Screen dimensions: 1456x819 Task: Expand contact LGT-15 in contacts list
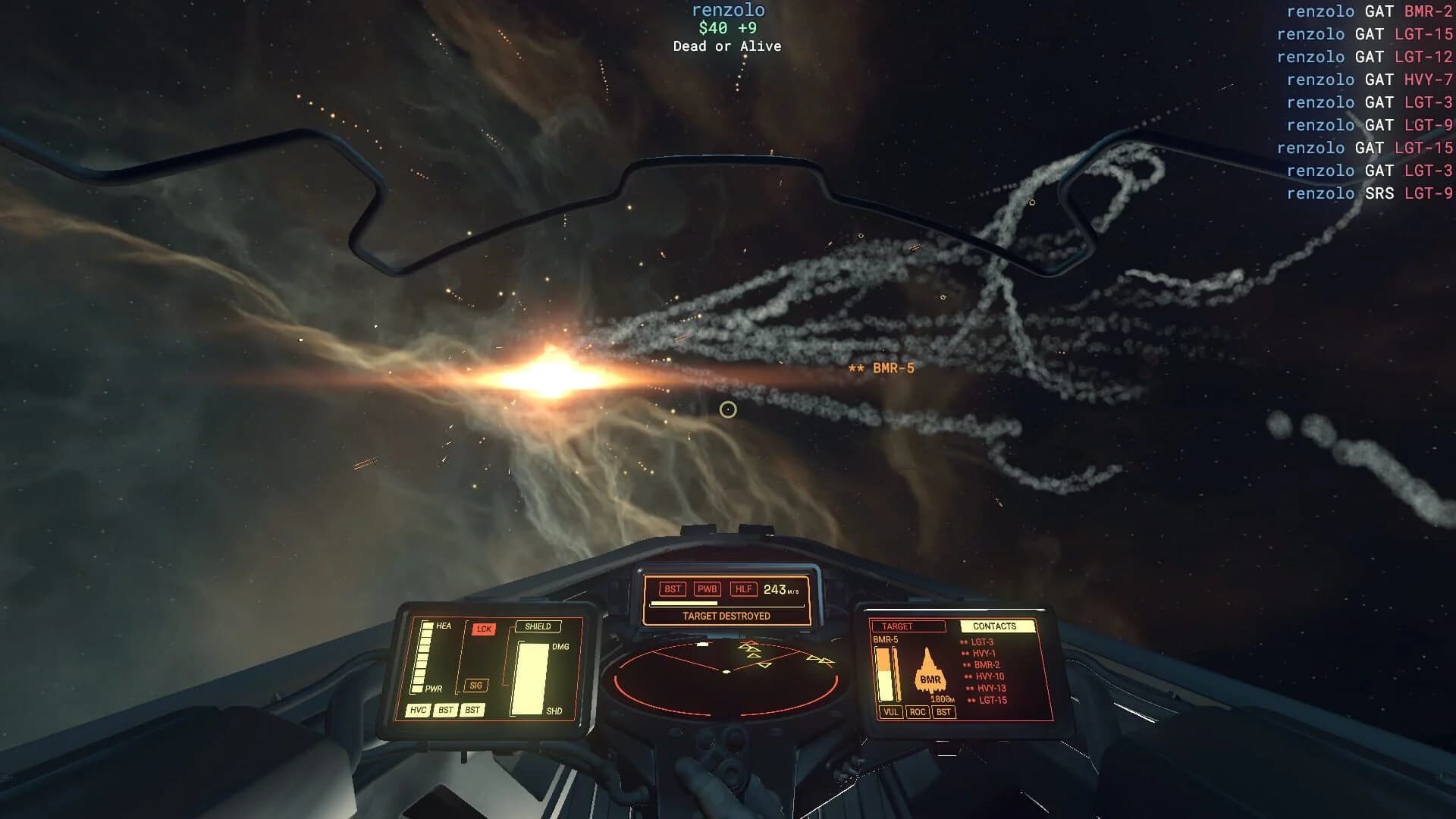993,699
